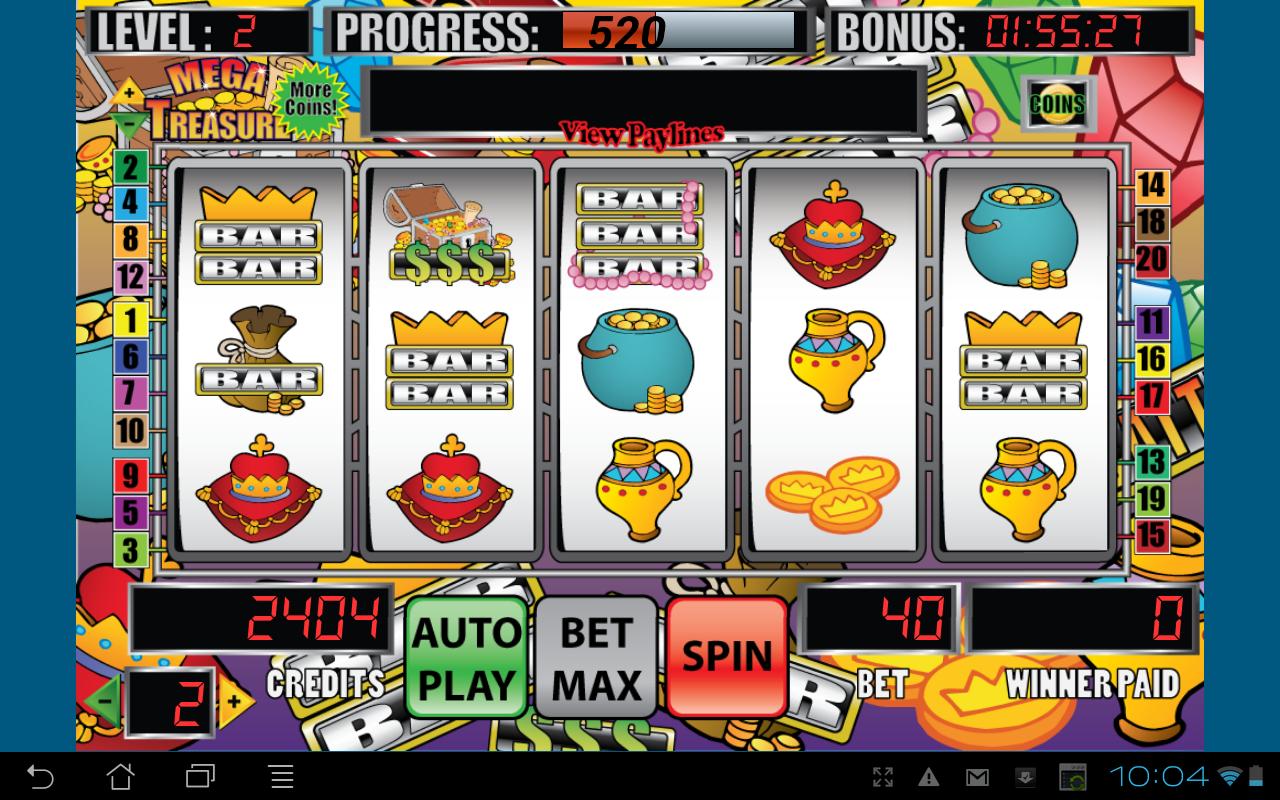Open the More Coins starburst offer
This screenshot has height=800, width=1280.
click(x=310, y=100)
